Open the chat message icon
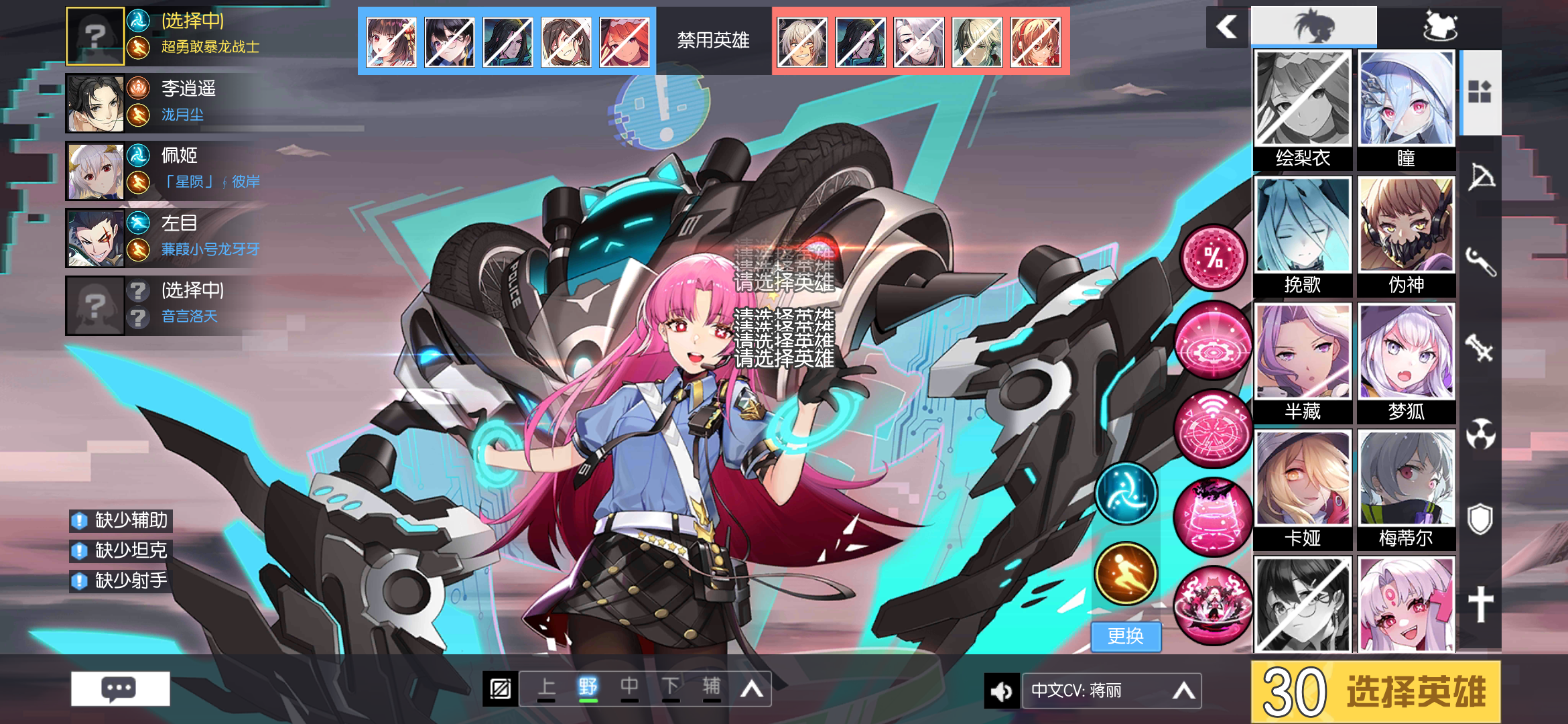The width and height of the screenshot is (1568, 724). (x=121, y=688)
